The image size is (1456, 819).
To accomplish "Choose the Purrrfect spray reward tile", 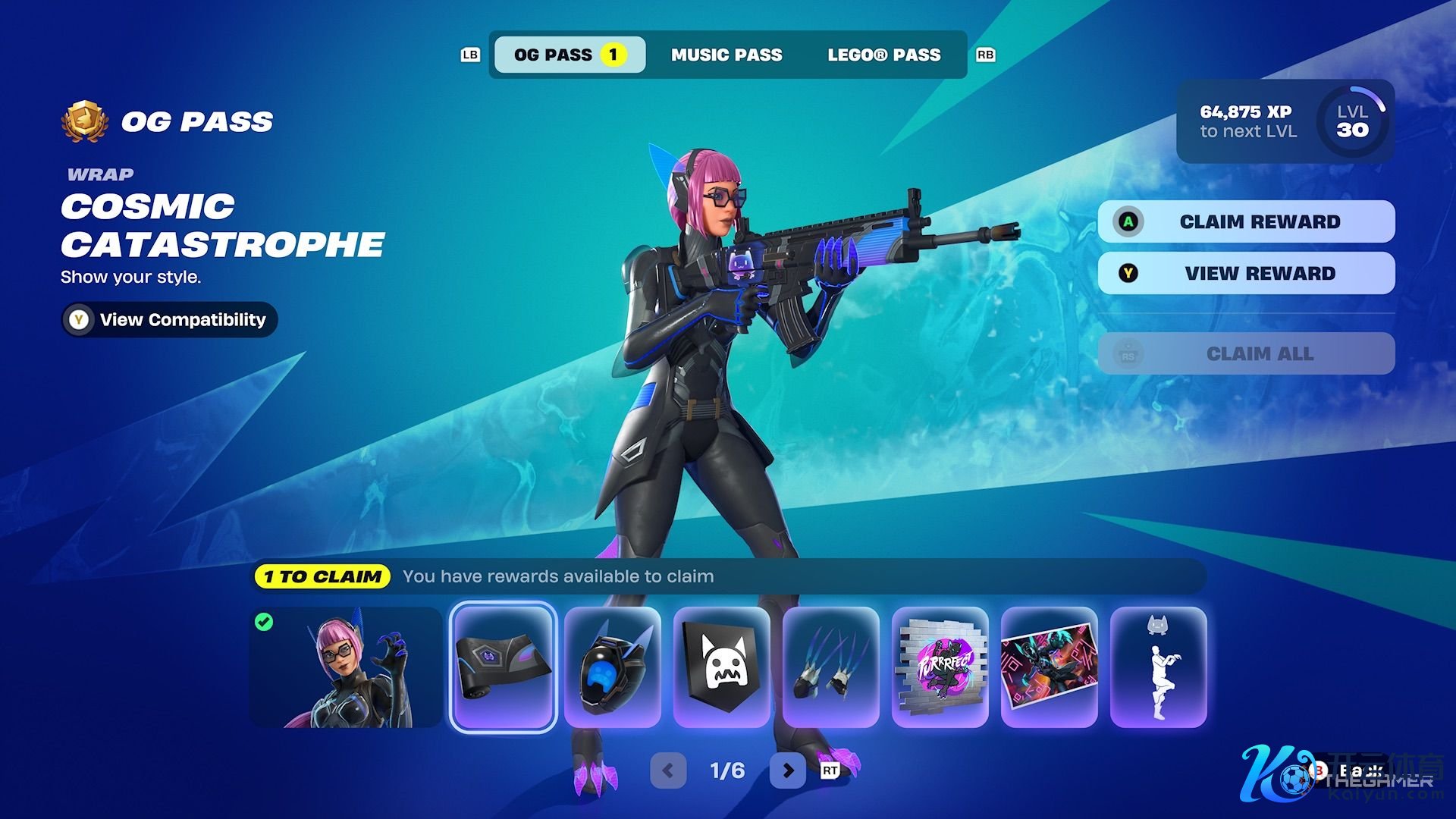I will [940, 667].
